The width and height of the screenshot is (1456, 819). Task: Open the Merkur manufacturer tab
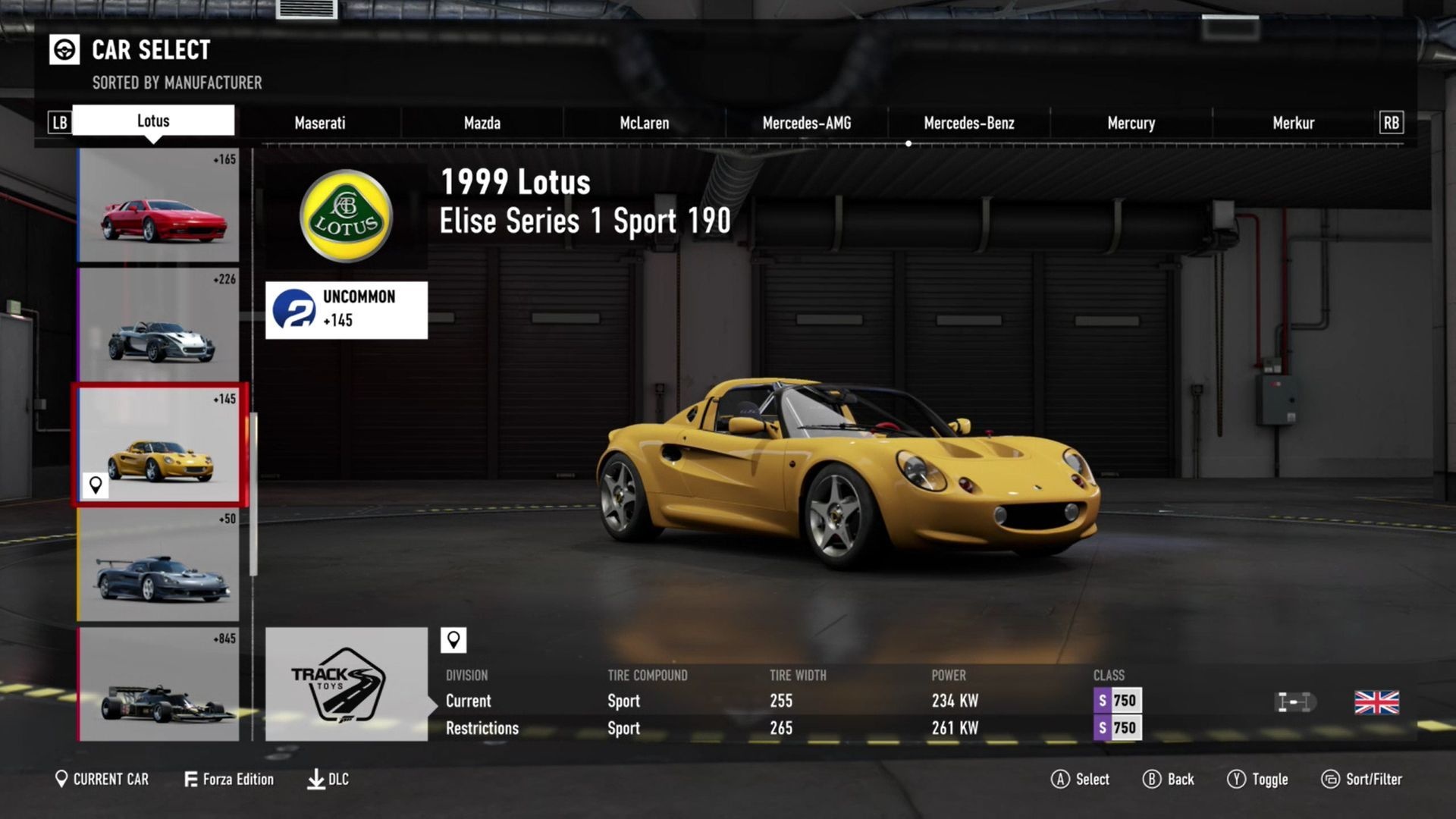tap(1293, 123)
